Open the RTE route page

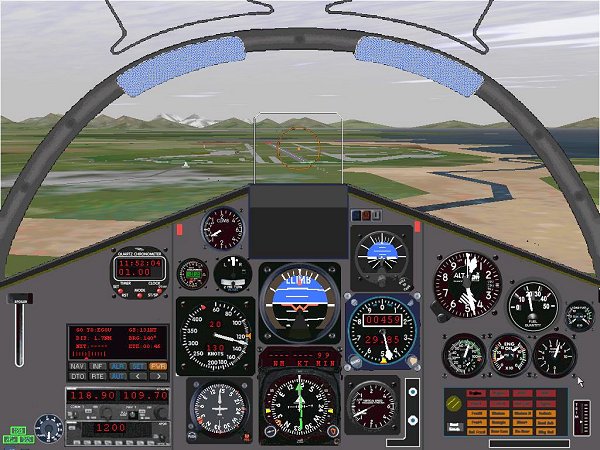click(x=96, y=377)
